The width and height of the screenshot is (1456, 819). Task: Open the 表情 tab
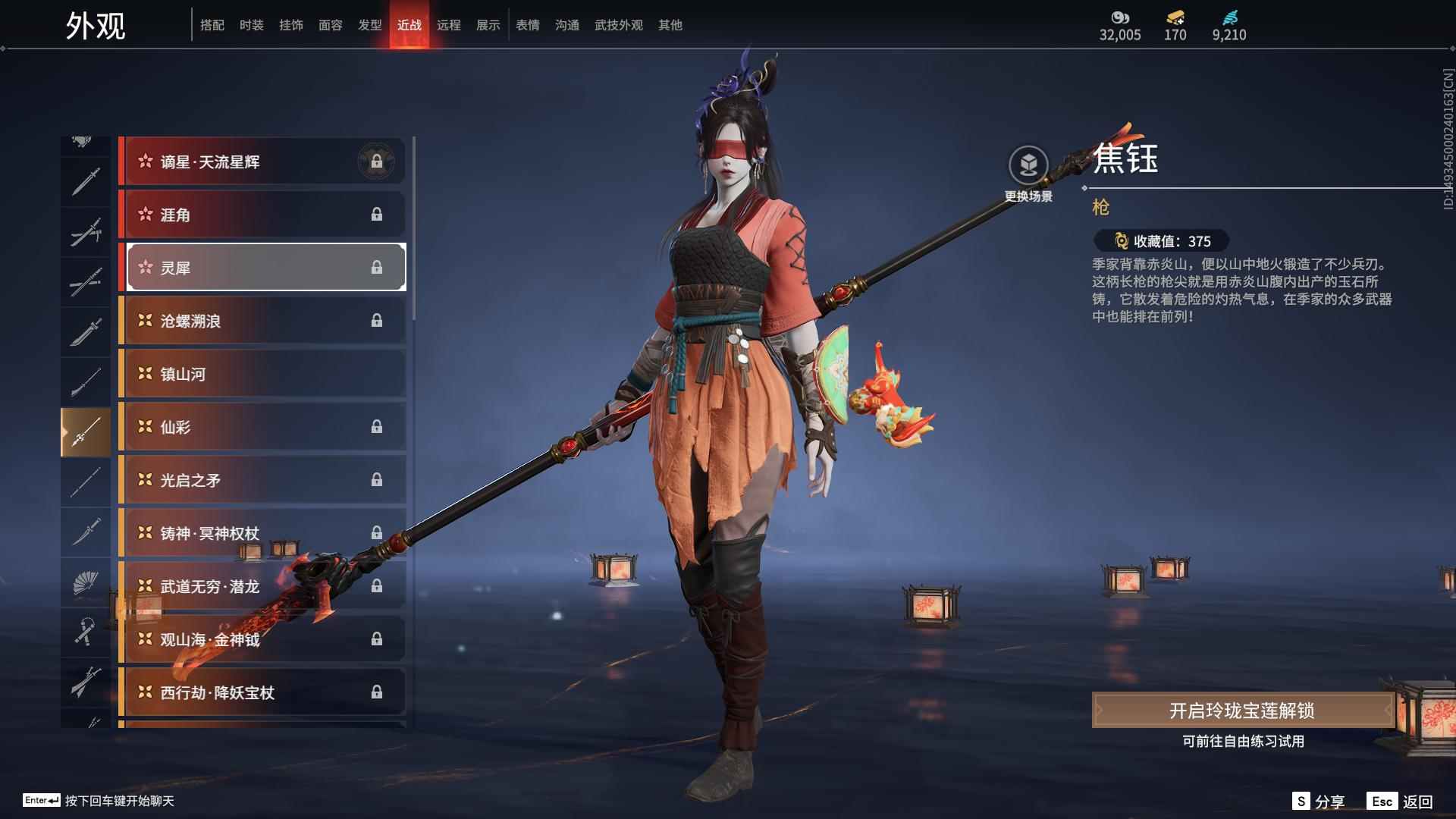coord(527,25)
